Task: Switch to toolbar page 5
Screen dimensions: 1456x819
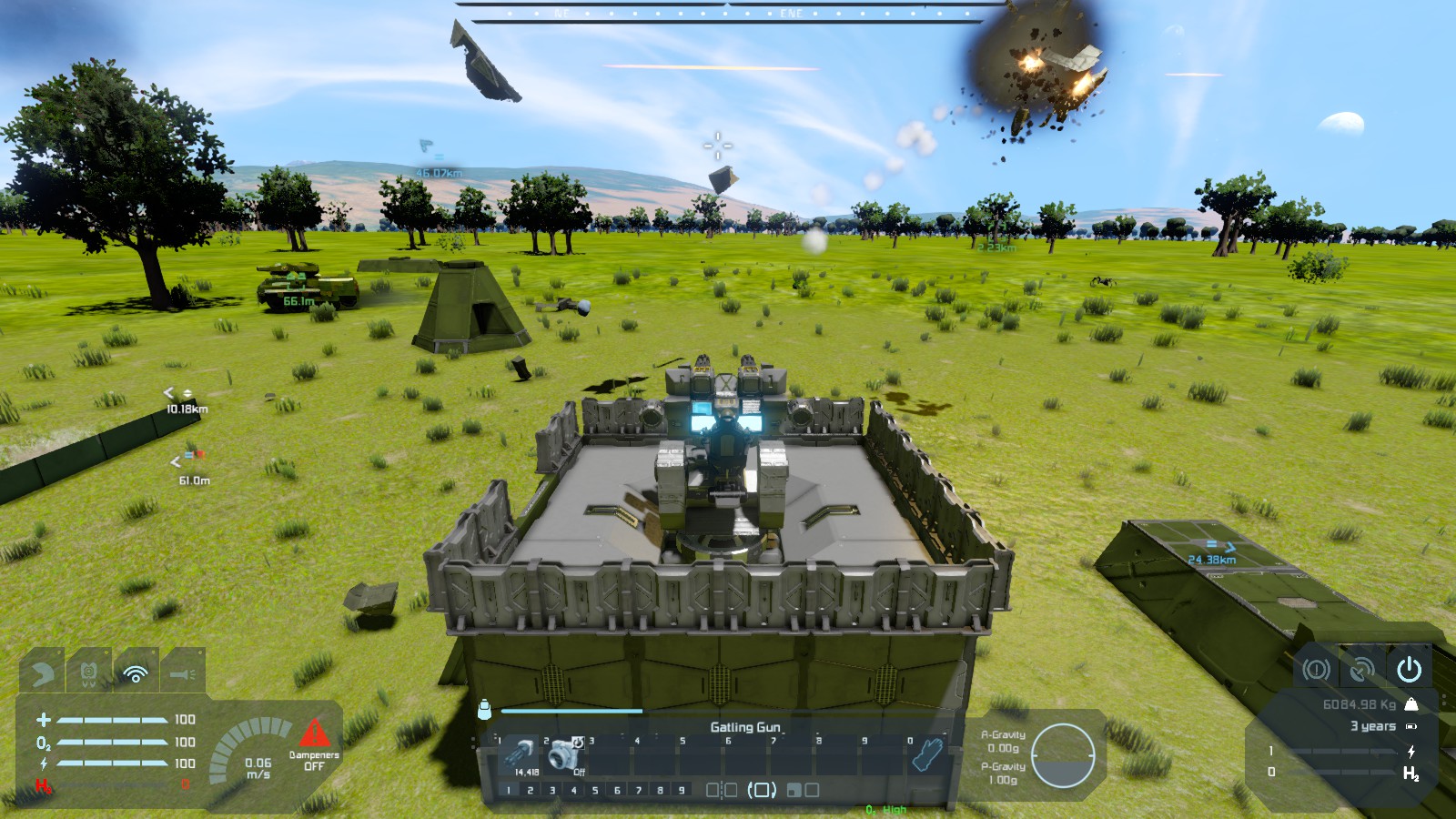Action: [x=595, y=790]
